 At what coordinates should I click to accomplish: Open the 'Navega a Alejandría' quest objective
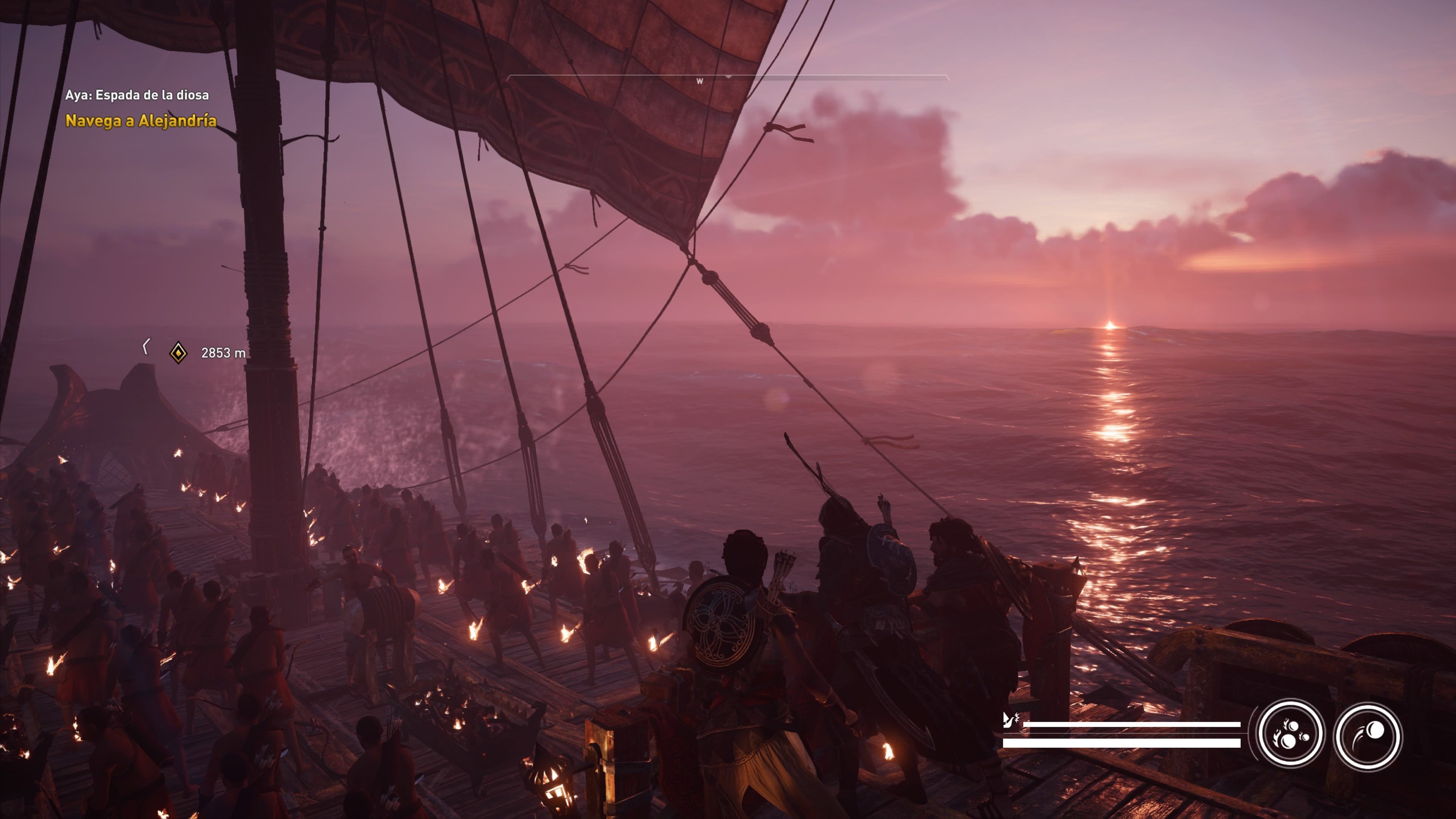[141, 121]
